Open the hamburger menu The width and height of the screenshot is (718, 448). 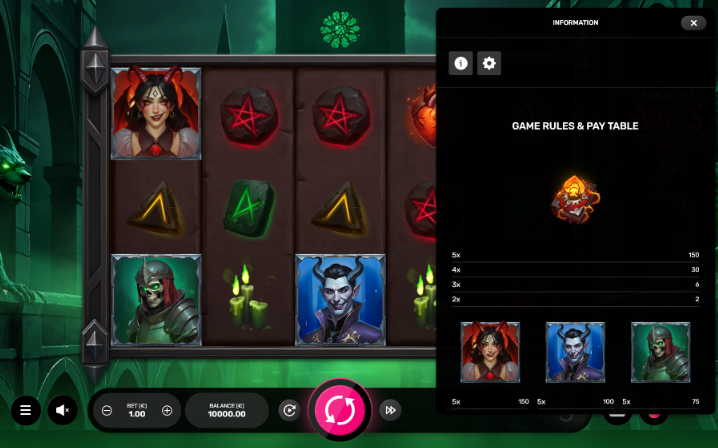(25, 410)
